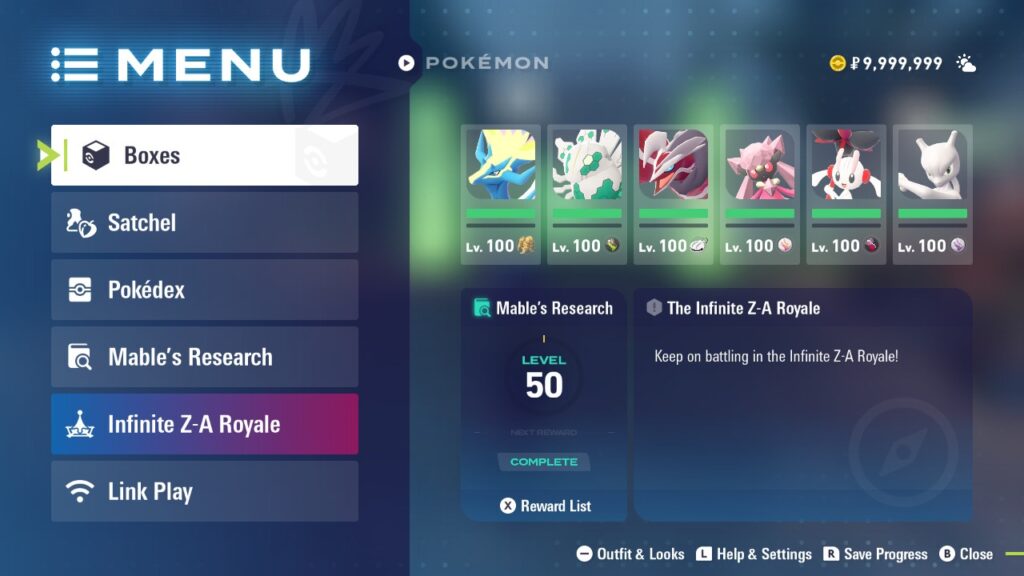The height and width of the screenshot is (576, 1024).
Task: Choose the green-spotted Zygarde party slot
Action: pos(587,194)
